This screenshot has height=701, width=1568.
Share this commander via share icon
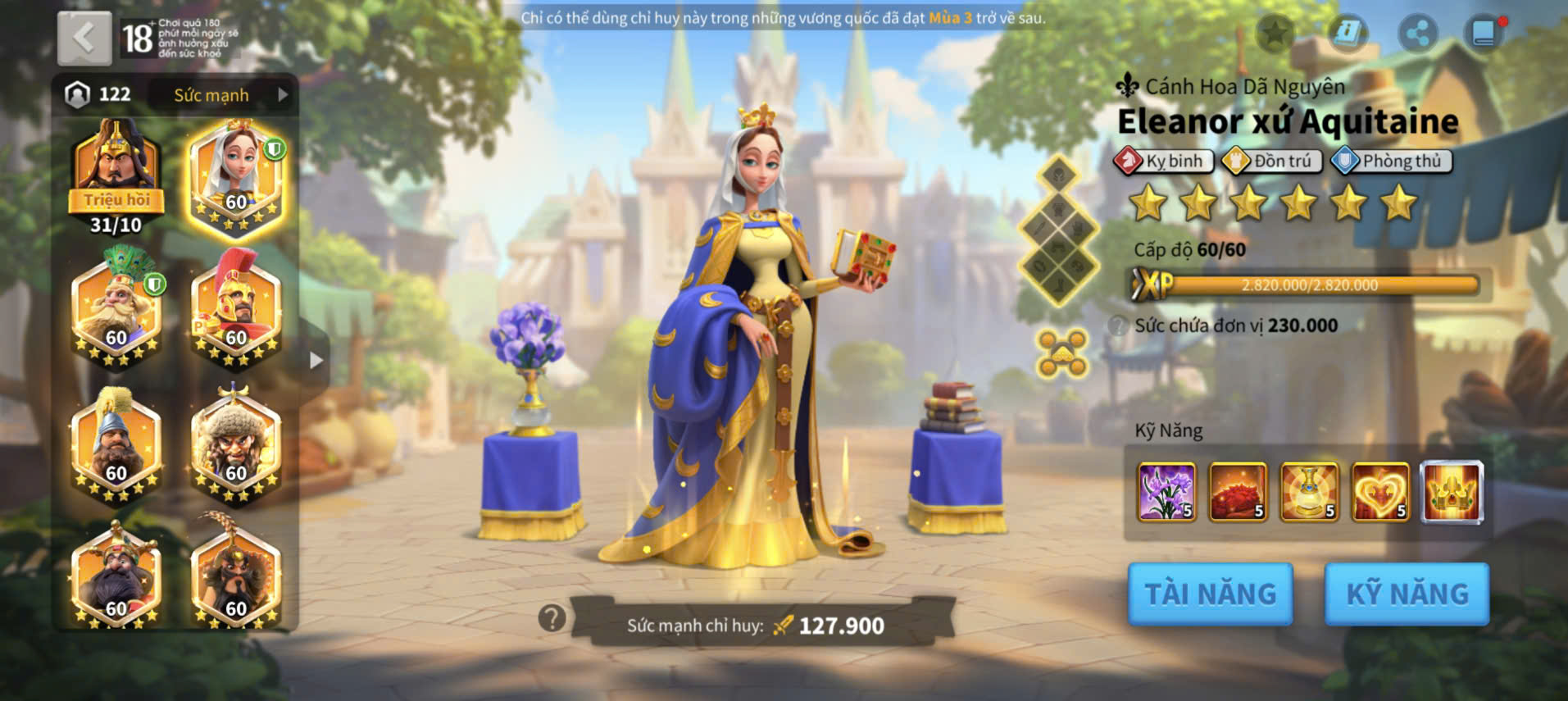click(x=1417, y=33)
